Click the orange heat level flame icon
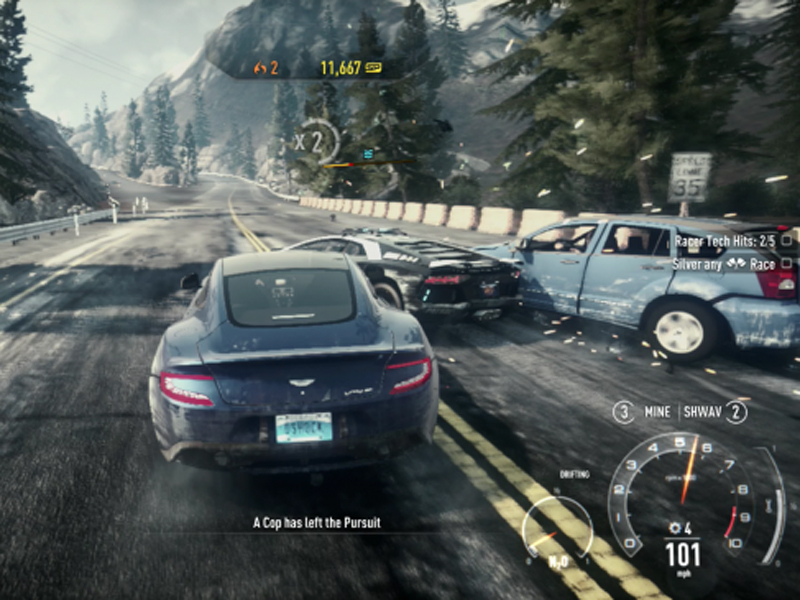This screenshot has height=600, width=800. coord(261,68)
